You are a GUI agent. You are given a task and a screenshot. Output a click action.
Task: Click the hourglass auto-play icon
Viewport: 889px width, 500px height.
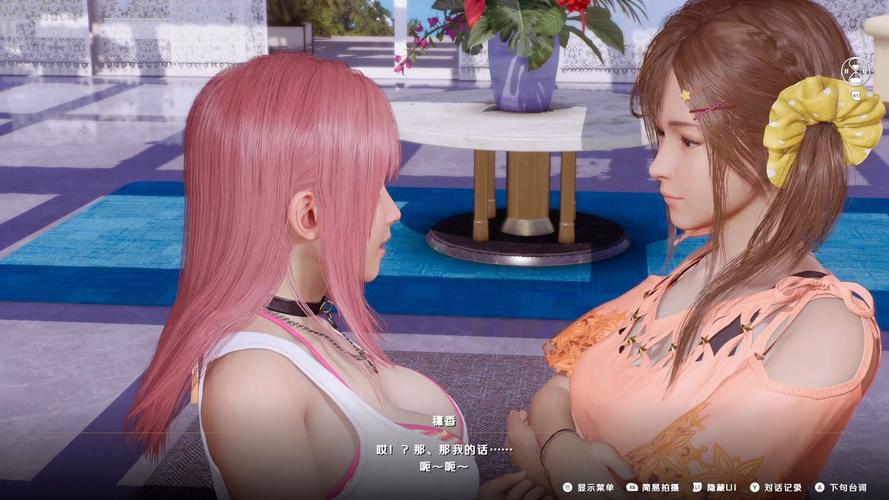click(855, 72)
